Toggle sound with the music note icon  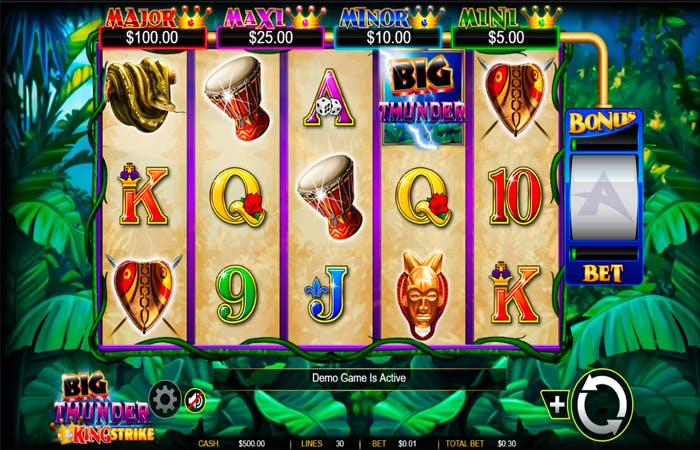pyautogui.click(x=196, y=401)
